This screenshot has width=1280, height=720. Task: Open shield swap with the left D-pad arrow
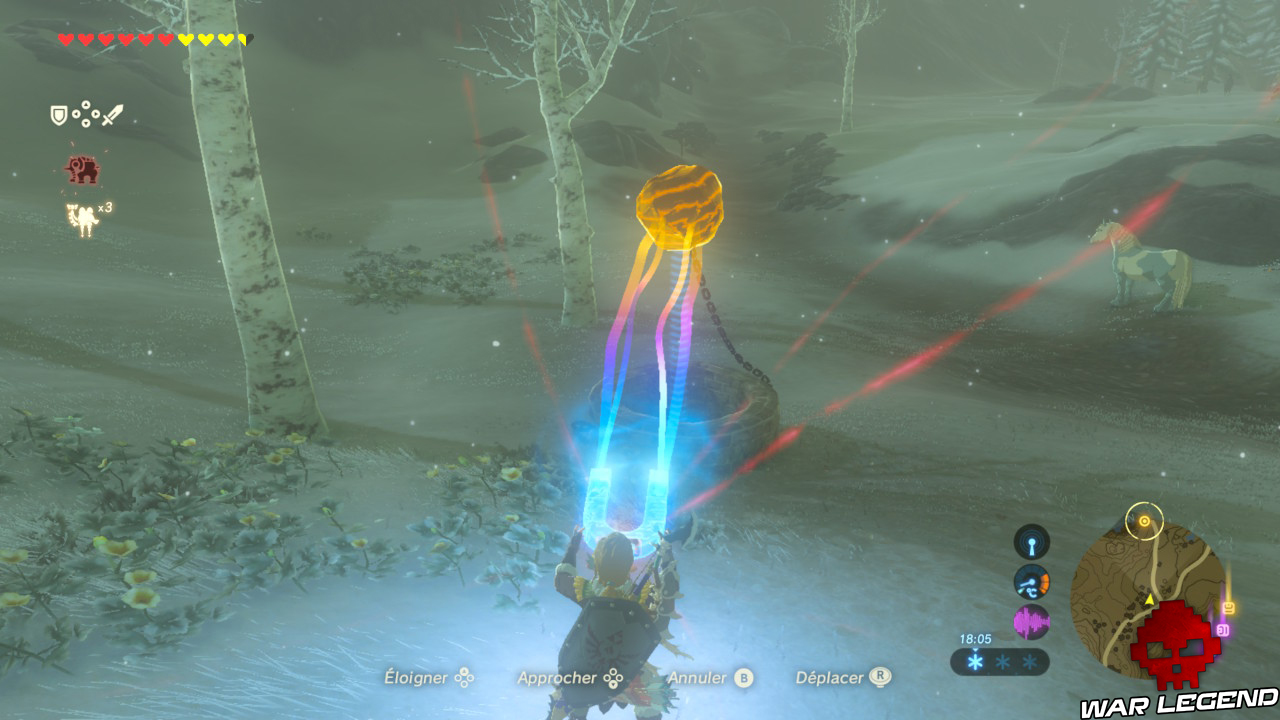(x=76, y=113)
